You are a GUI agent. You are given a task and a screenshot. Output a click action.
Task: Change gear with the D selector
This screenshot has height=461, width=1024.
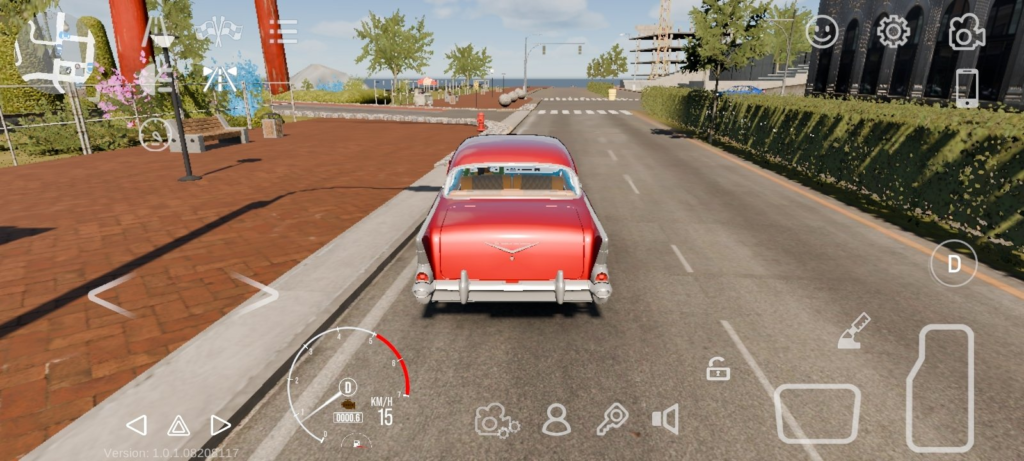pyautogui.click(x=953, y=264)
